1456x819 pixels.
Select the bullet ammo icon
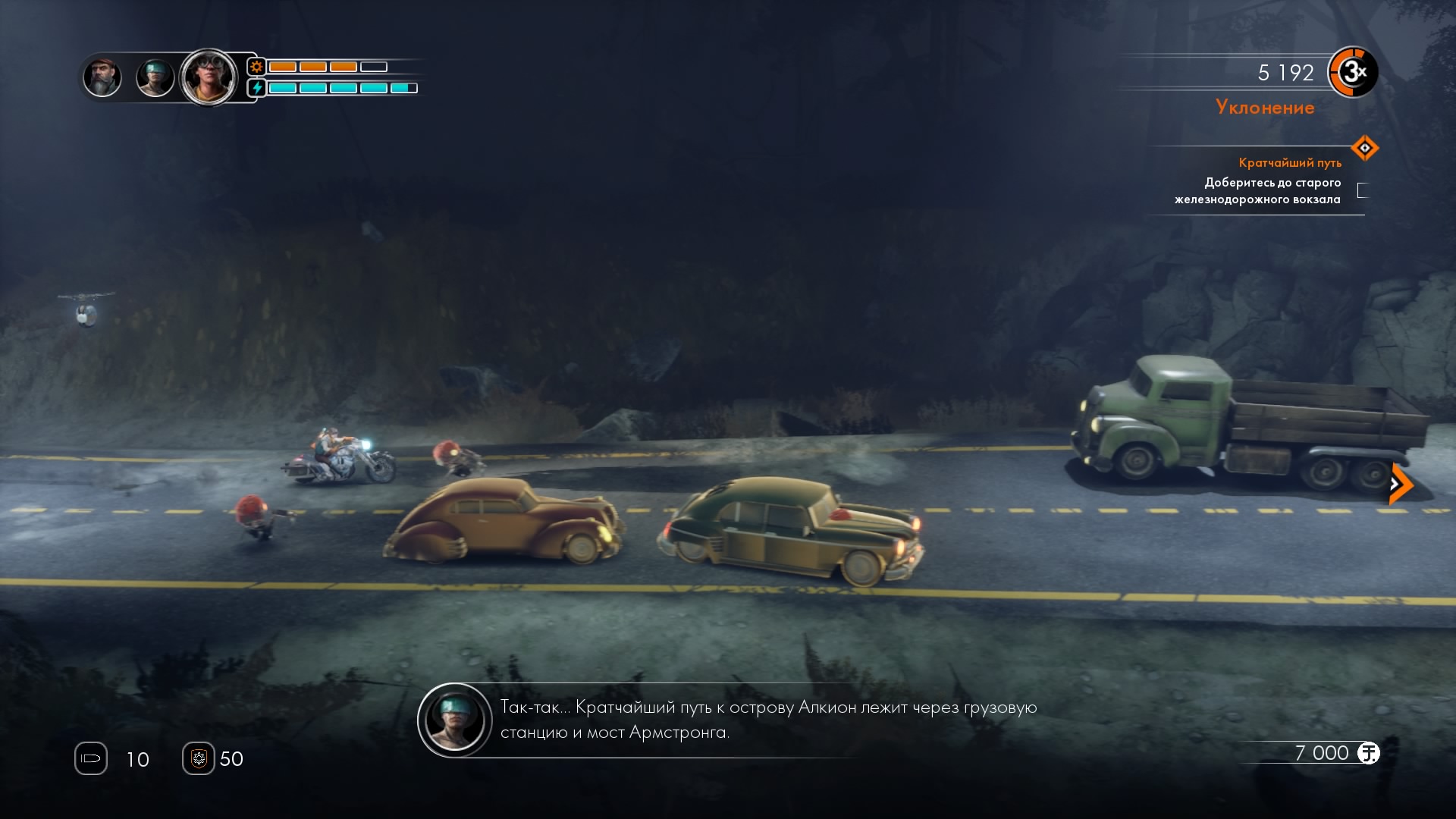[91, 758]
